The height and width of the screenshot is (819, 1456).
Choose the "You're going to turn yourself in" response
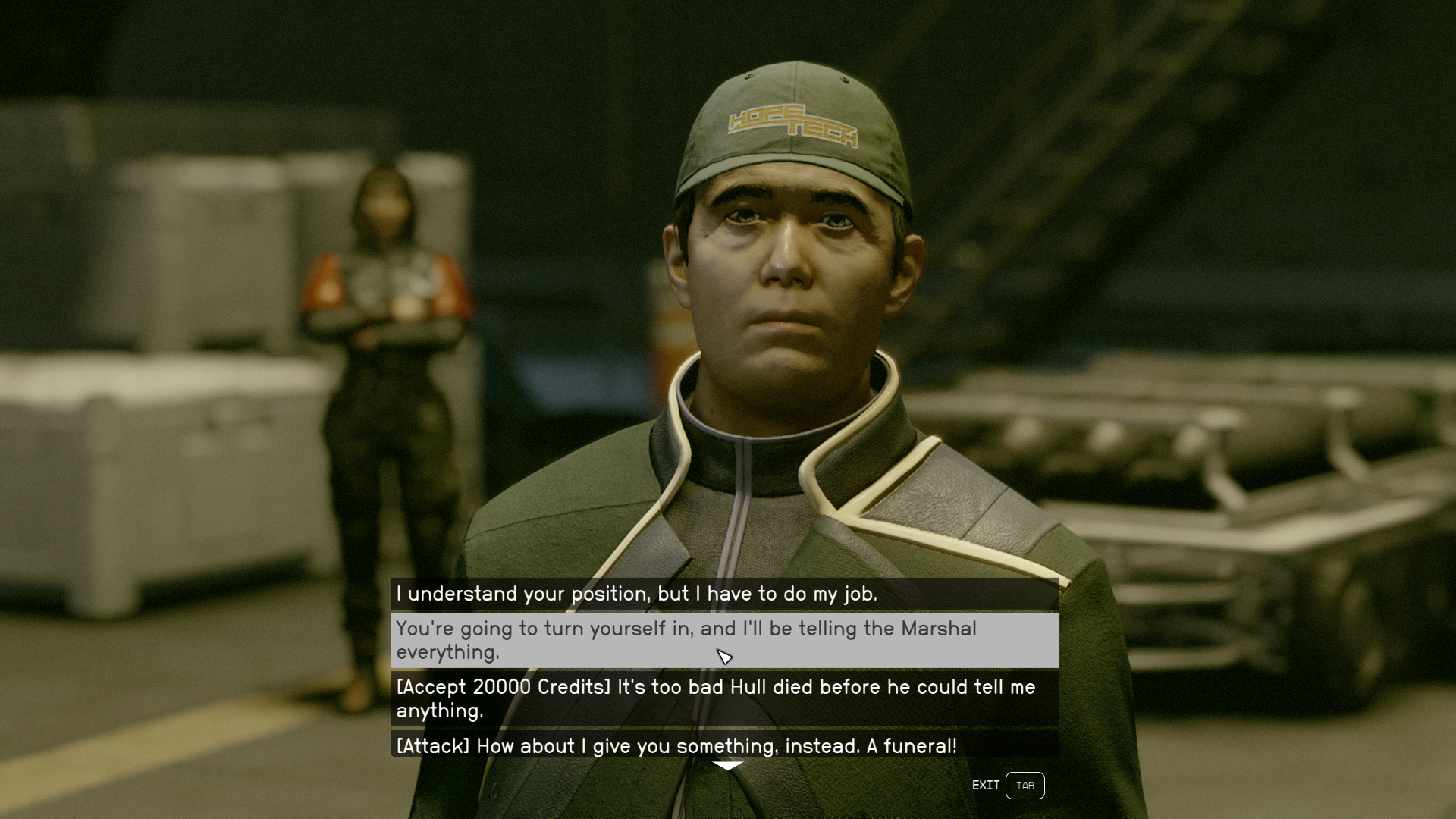(682, 639)
